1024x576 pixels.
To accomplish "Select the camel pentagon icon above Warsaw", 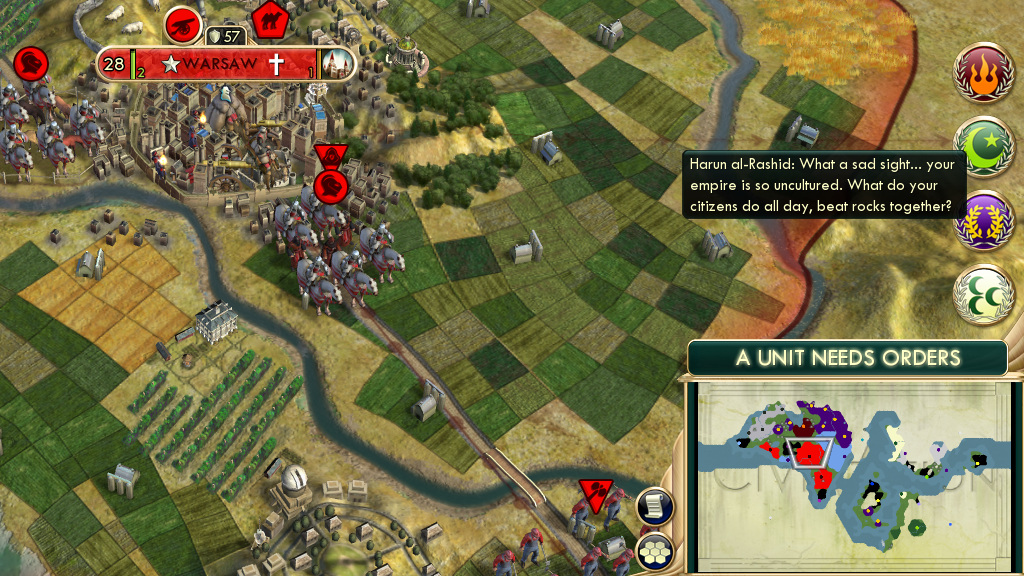I will pyautogui.click(x=270, y=17).
